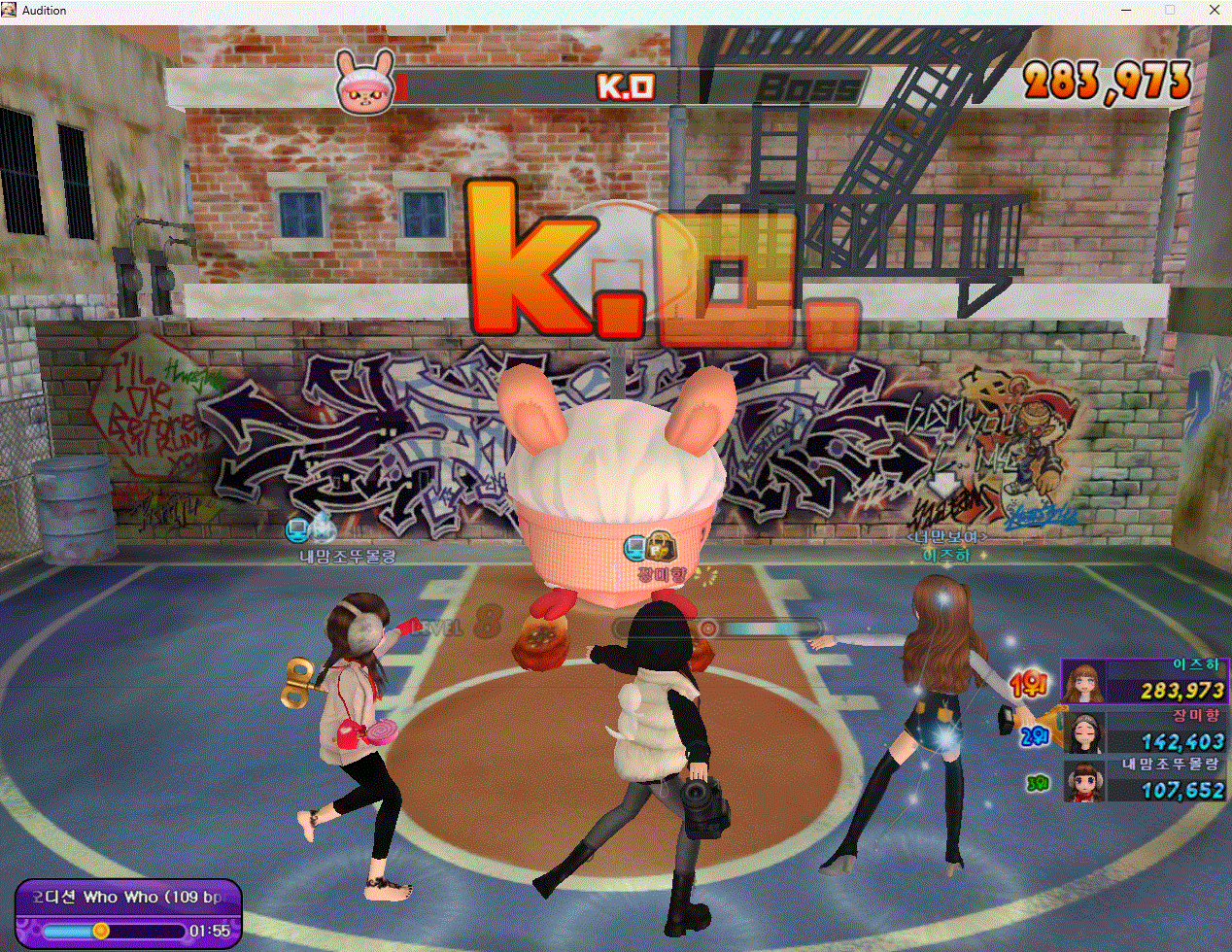Close the Audition game window

coord(1215,11)
